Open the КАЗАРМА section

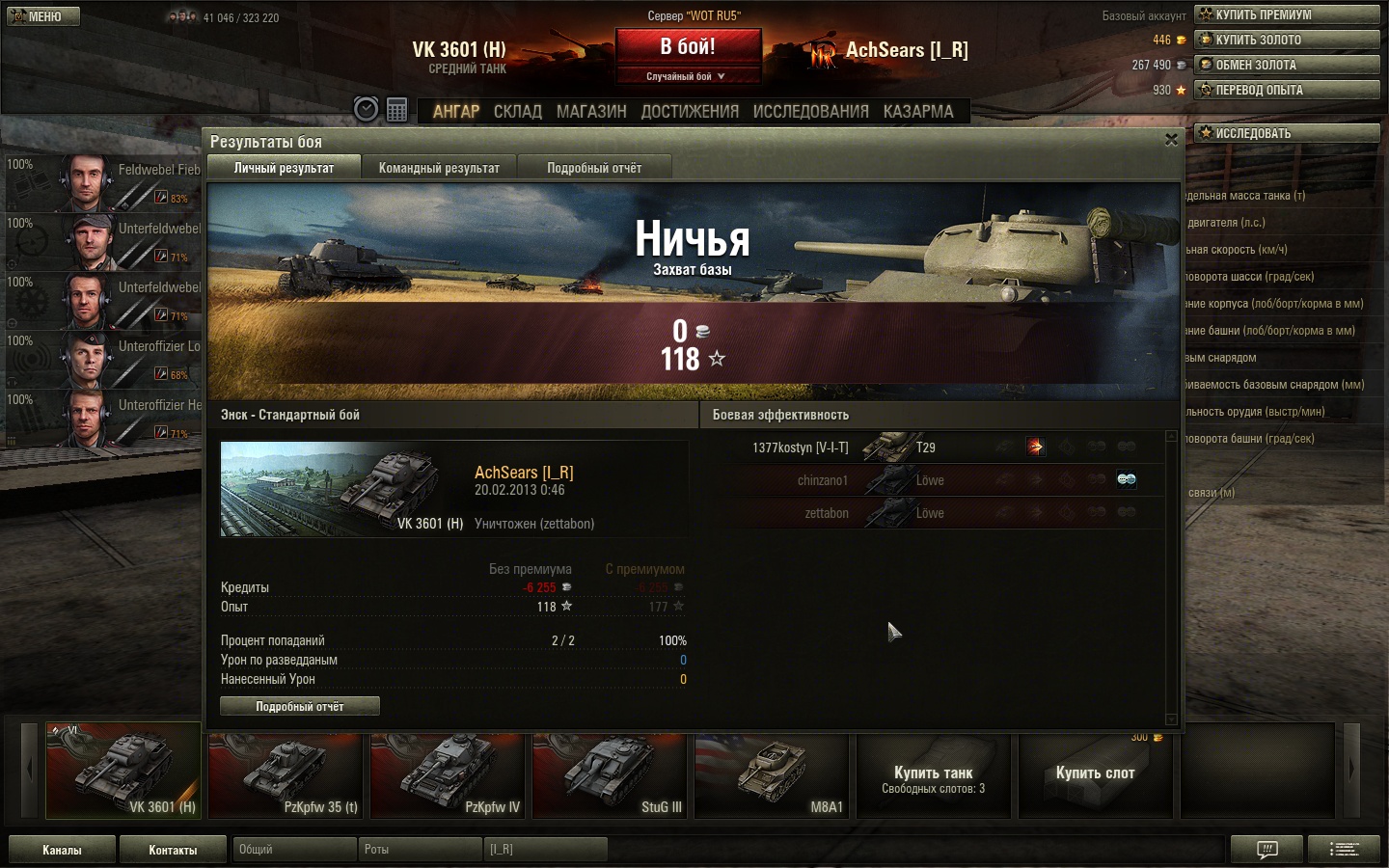tap(918, 112)
